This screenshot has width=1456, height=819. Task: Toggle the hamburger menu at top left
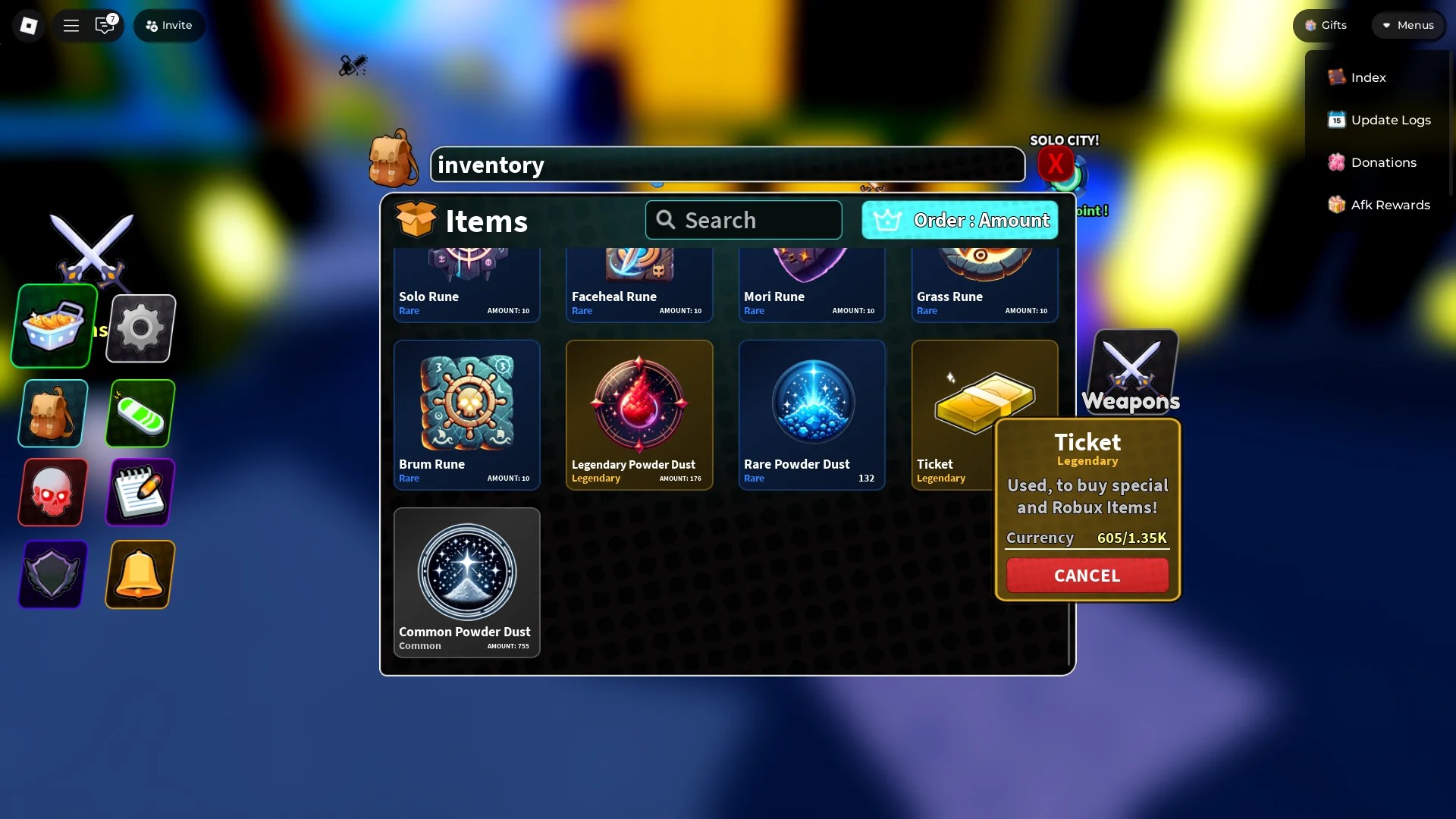[x=71, y=25]
